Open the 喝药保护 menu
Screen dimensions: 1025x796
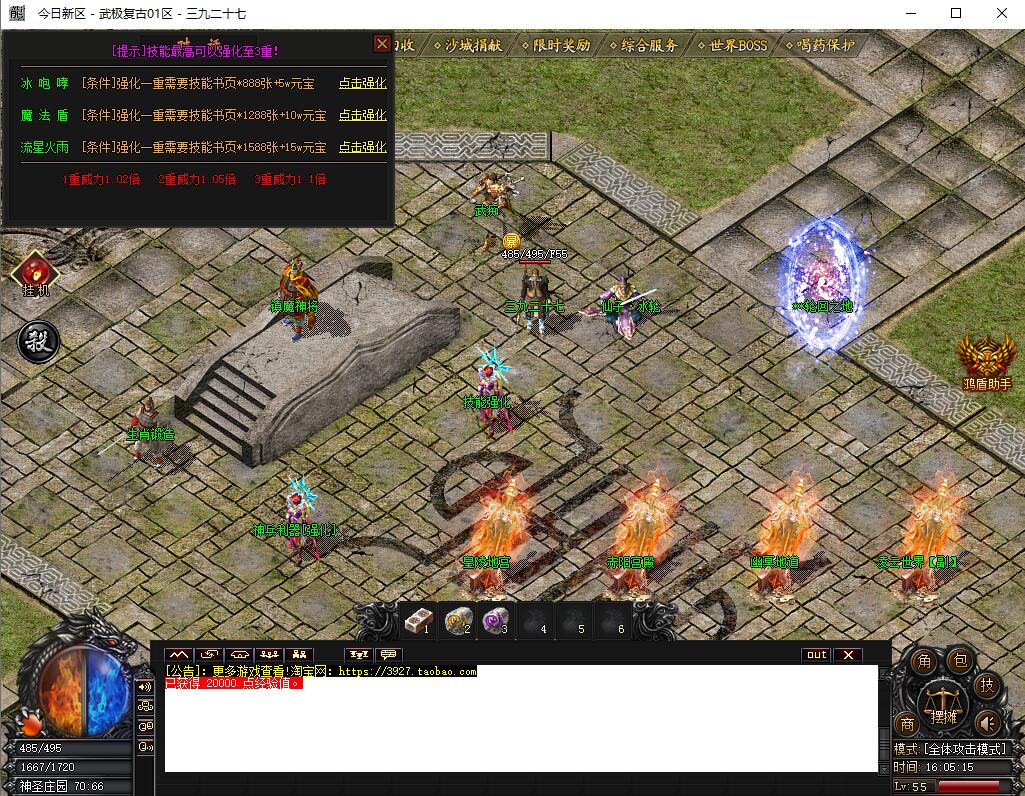[820, 46]
